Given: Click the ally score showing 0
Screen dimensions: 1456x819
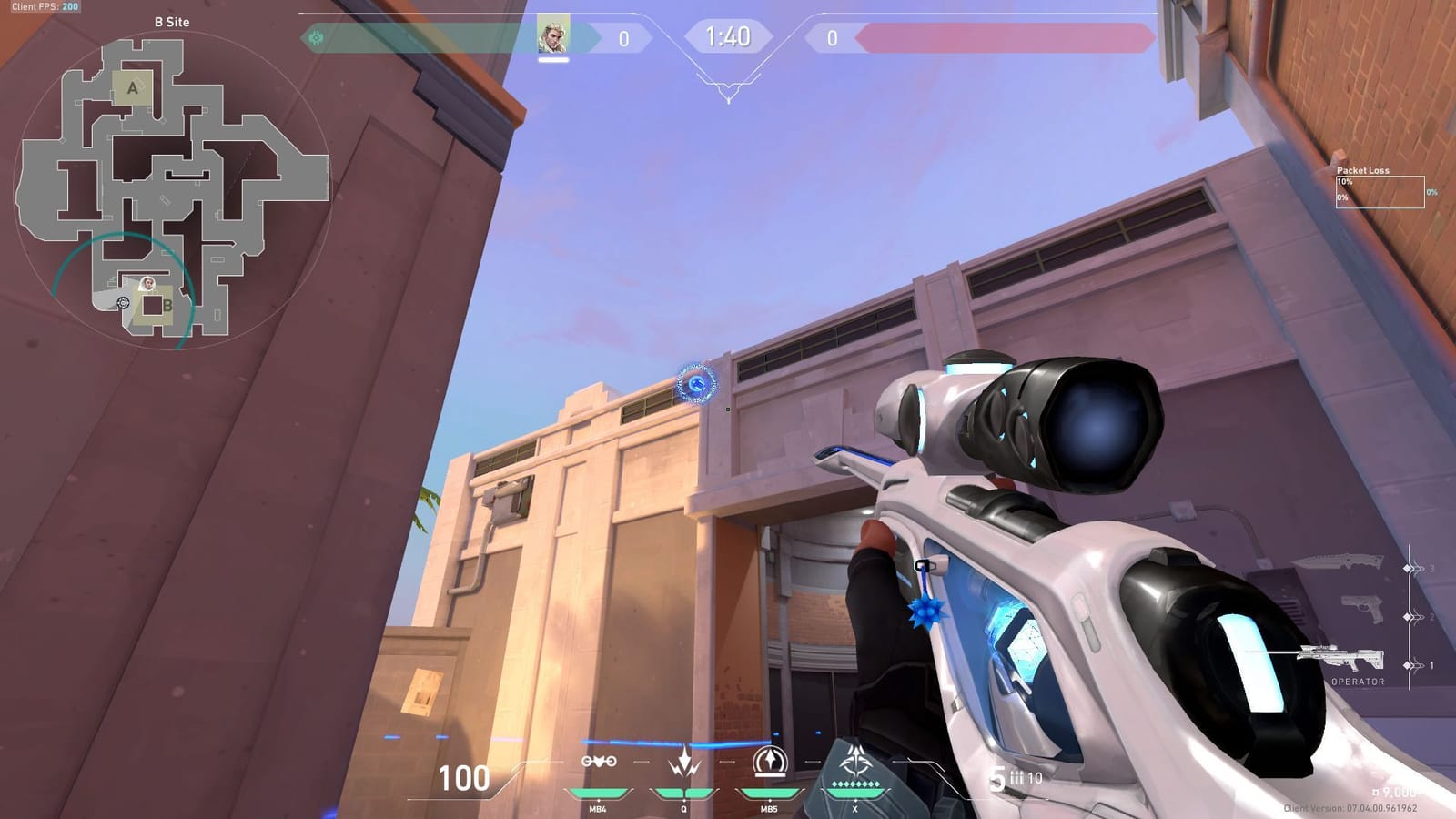Looking at the screenshot, I should point(624,36).
